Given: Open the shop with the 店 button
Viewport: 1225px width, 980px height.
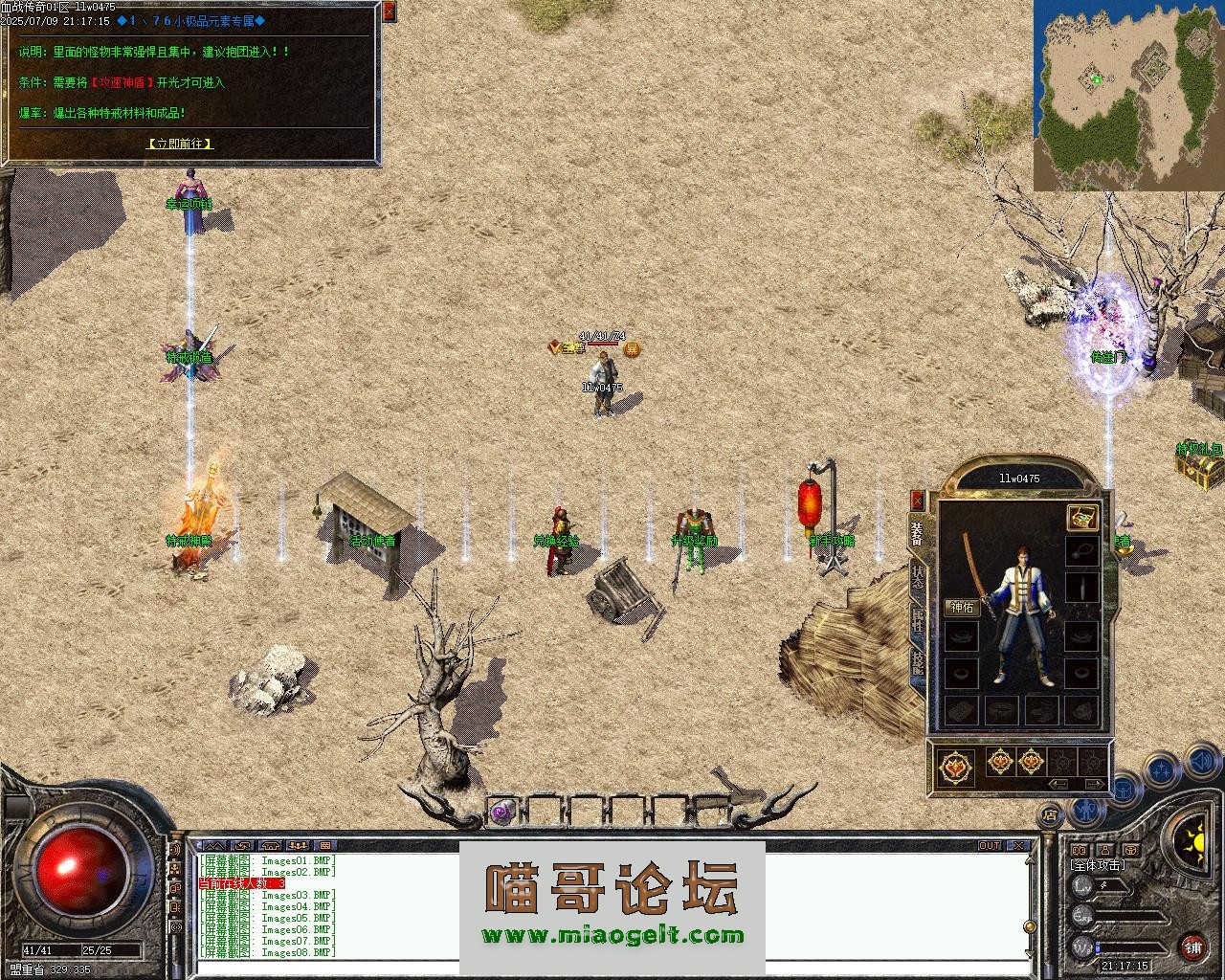Looking at the screenshot, I should coord(1050,816).
